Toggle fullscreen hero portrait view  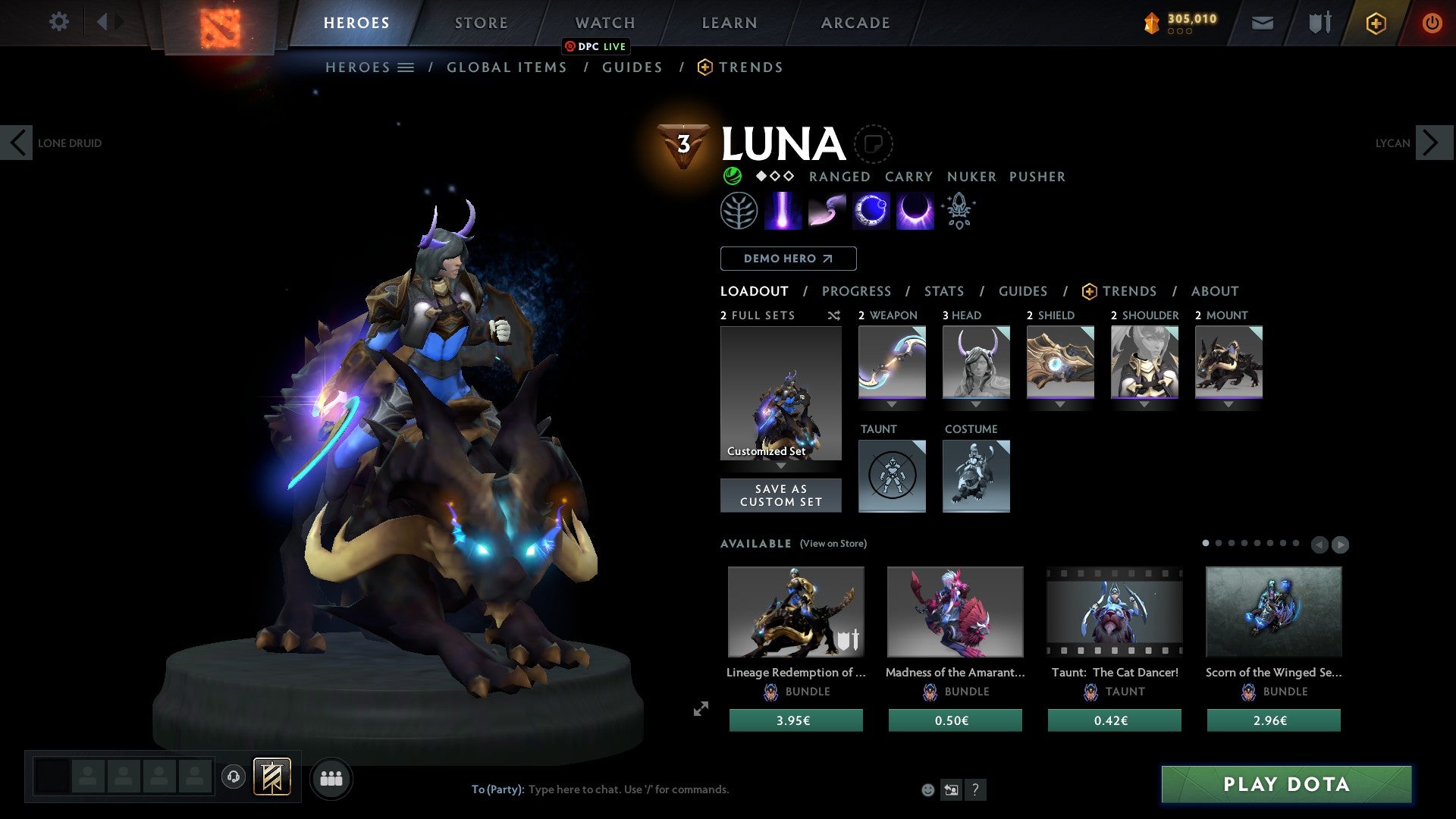(x=701, y=708)
